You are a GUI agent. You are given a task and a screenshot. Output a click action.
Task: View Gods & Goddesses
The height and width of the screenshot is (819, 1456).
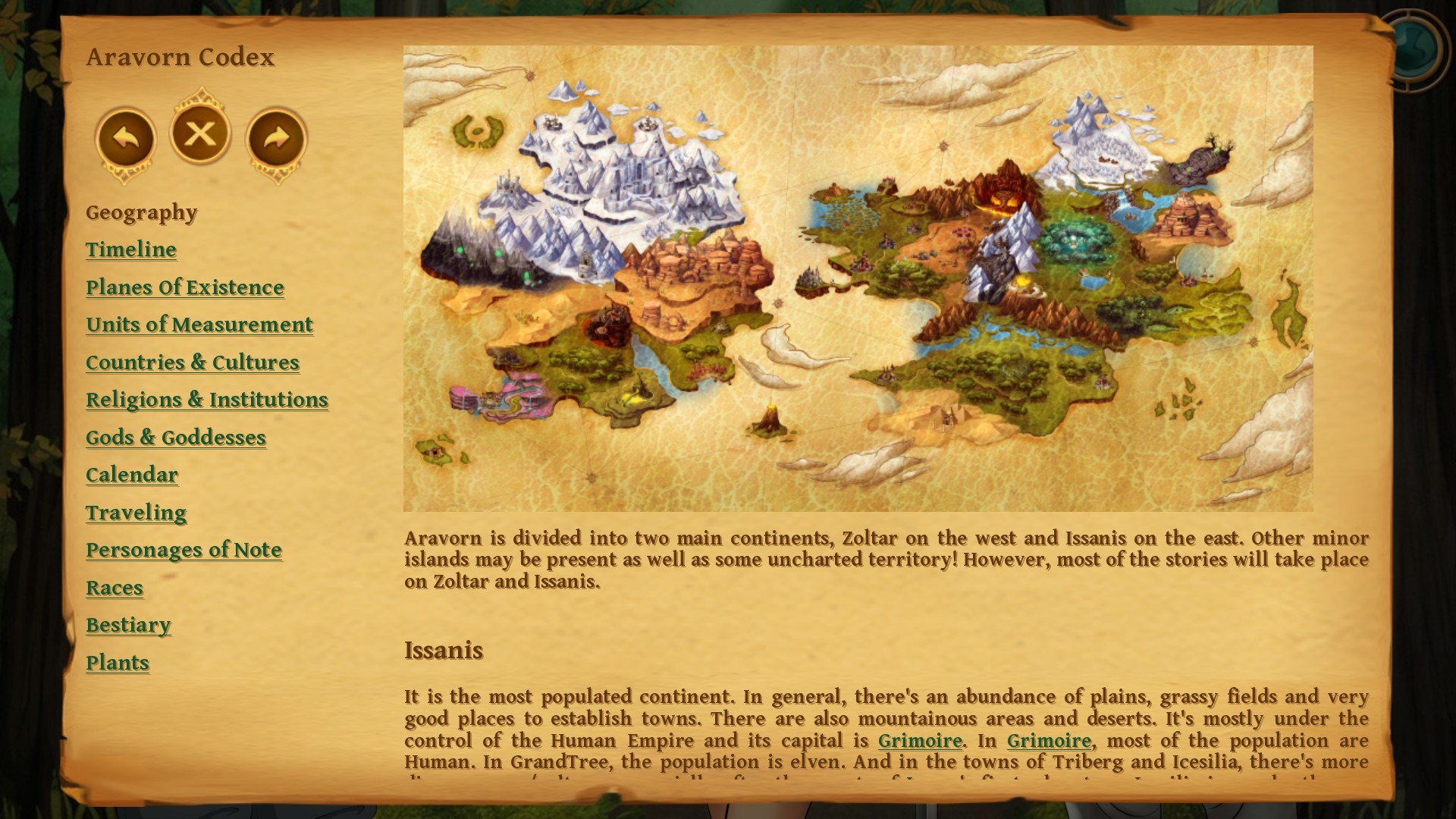click(x=176, y=438)
